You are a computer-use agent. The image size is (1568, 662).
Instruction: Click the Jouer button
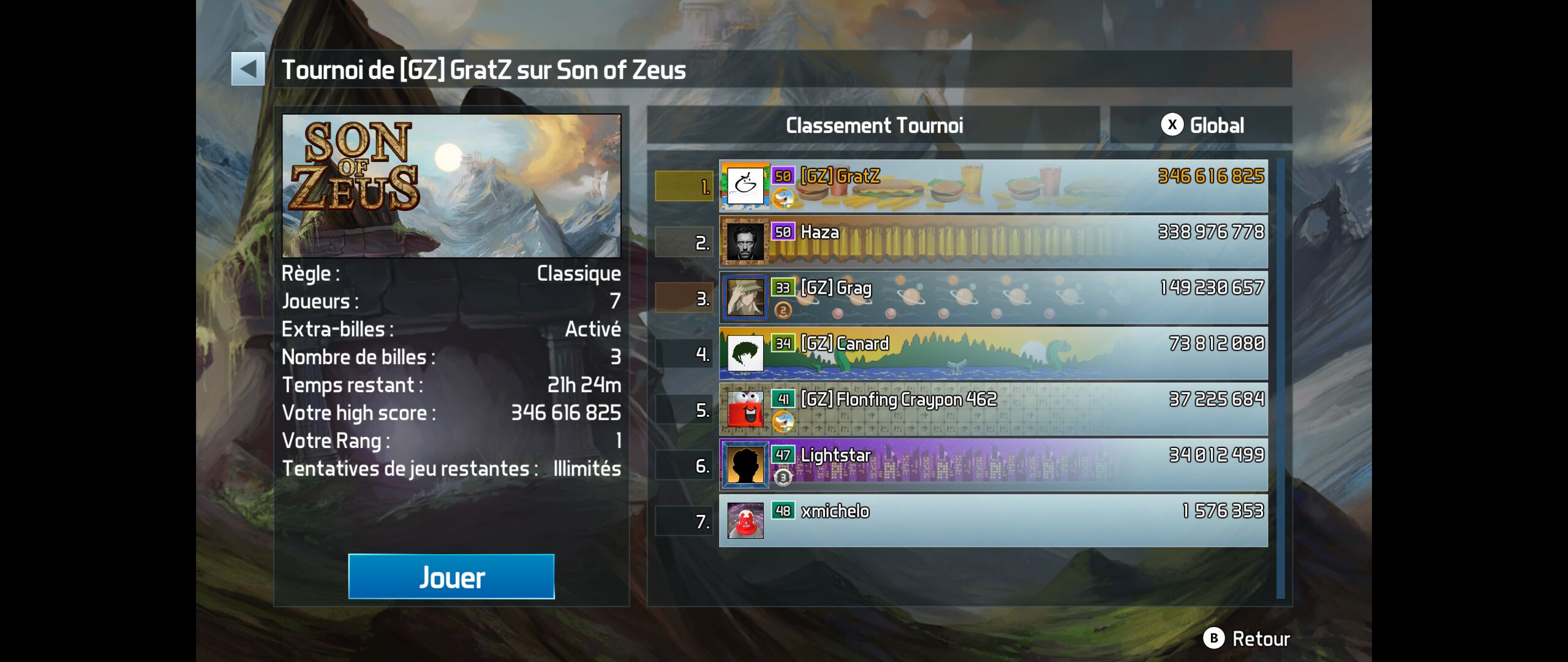451,577
